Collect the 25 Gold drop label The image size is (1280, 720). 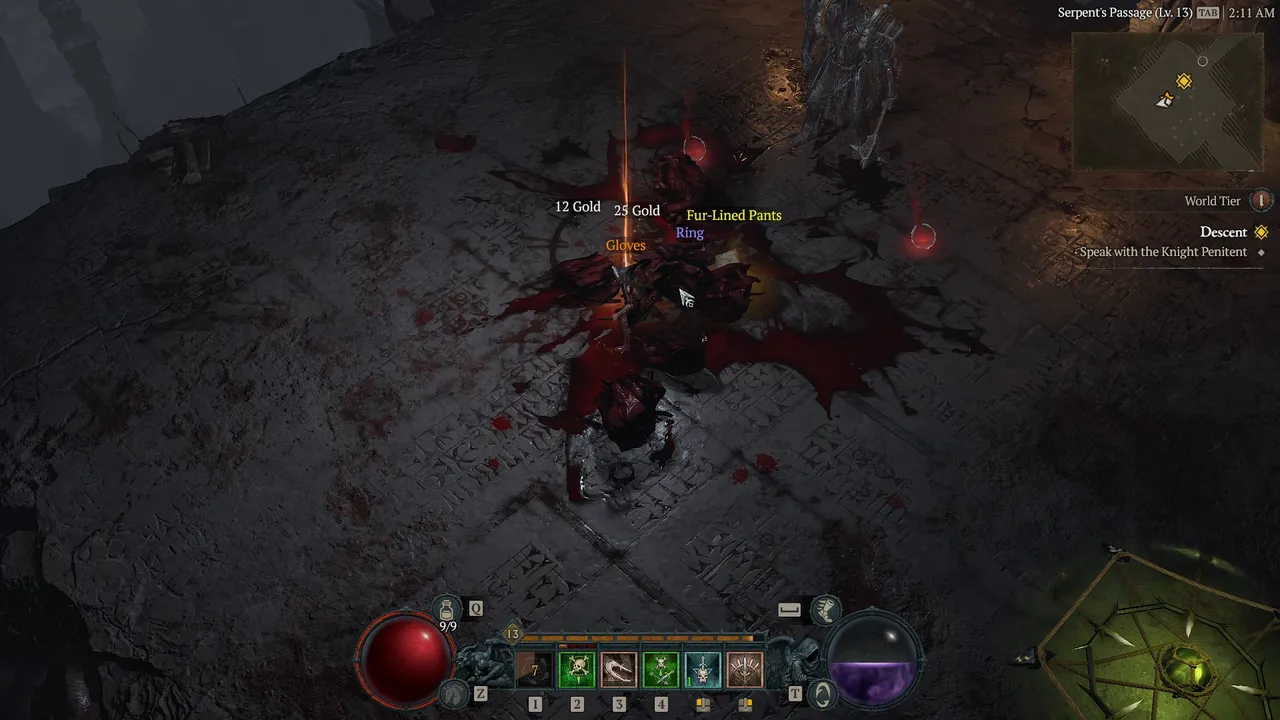click(x=637, y=211)
